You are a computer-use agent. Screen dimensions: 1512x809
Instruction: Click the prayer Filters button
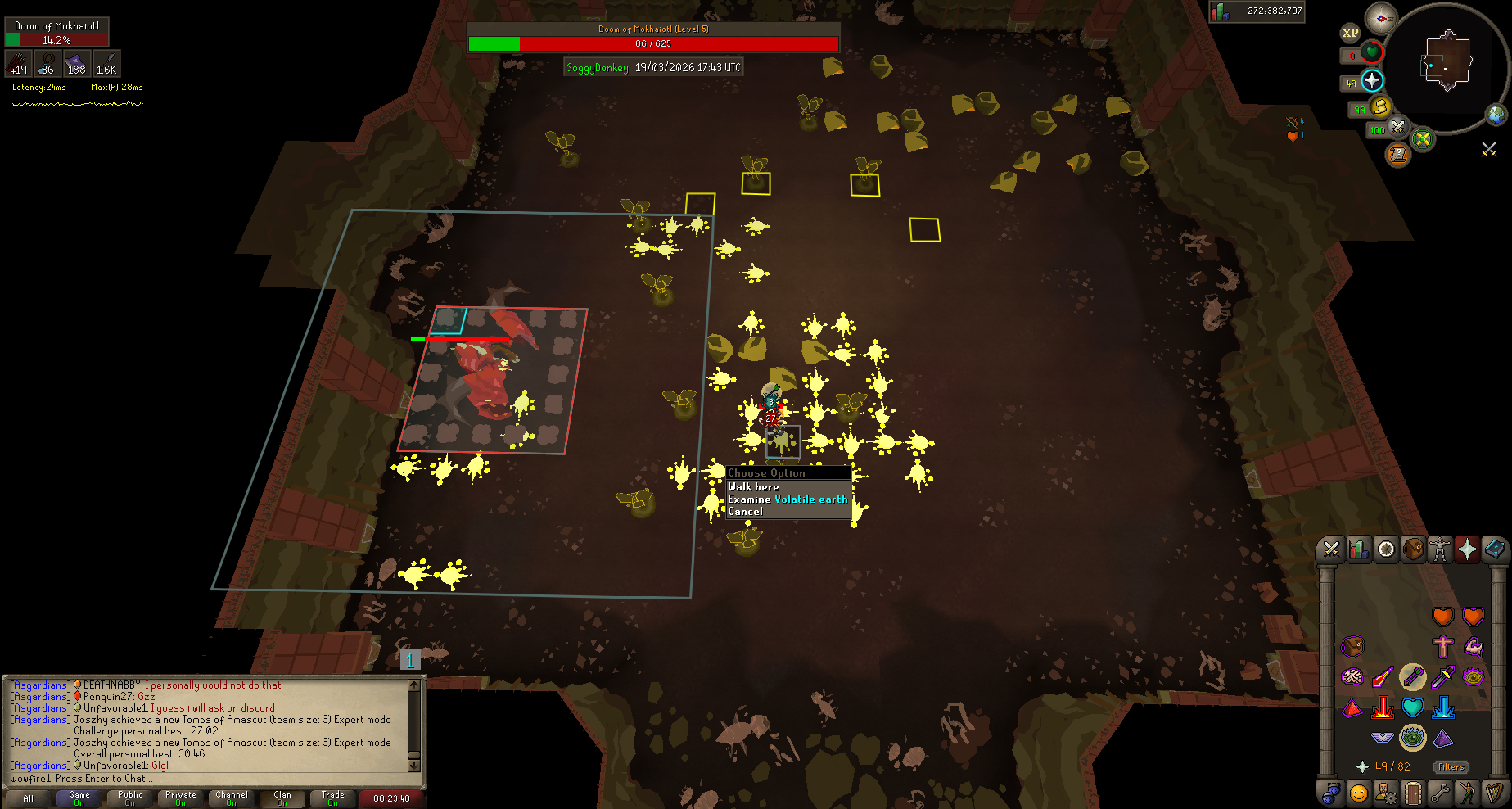(x=1451, y=767)
